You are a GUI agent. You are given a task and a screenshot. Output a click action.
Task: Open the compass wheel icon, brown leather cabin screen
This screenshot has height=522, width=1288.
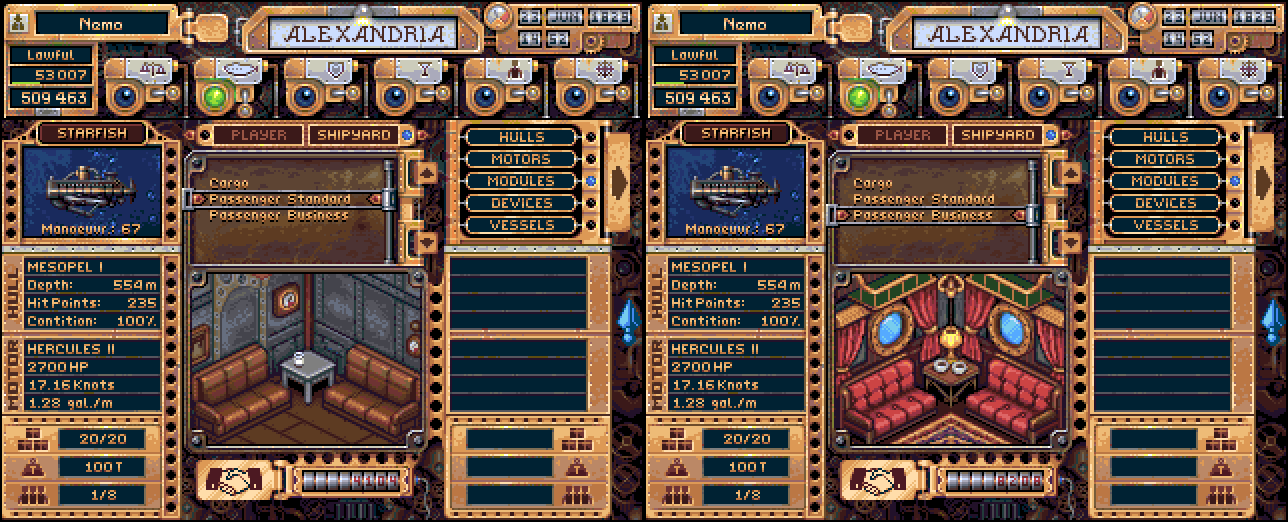pyautogui.click(x=598, y=72)
